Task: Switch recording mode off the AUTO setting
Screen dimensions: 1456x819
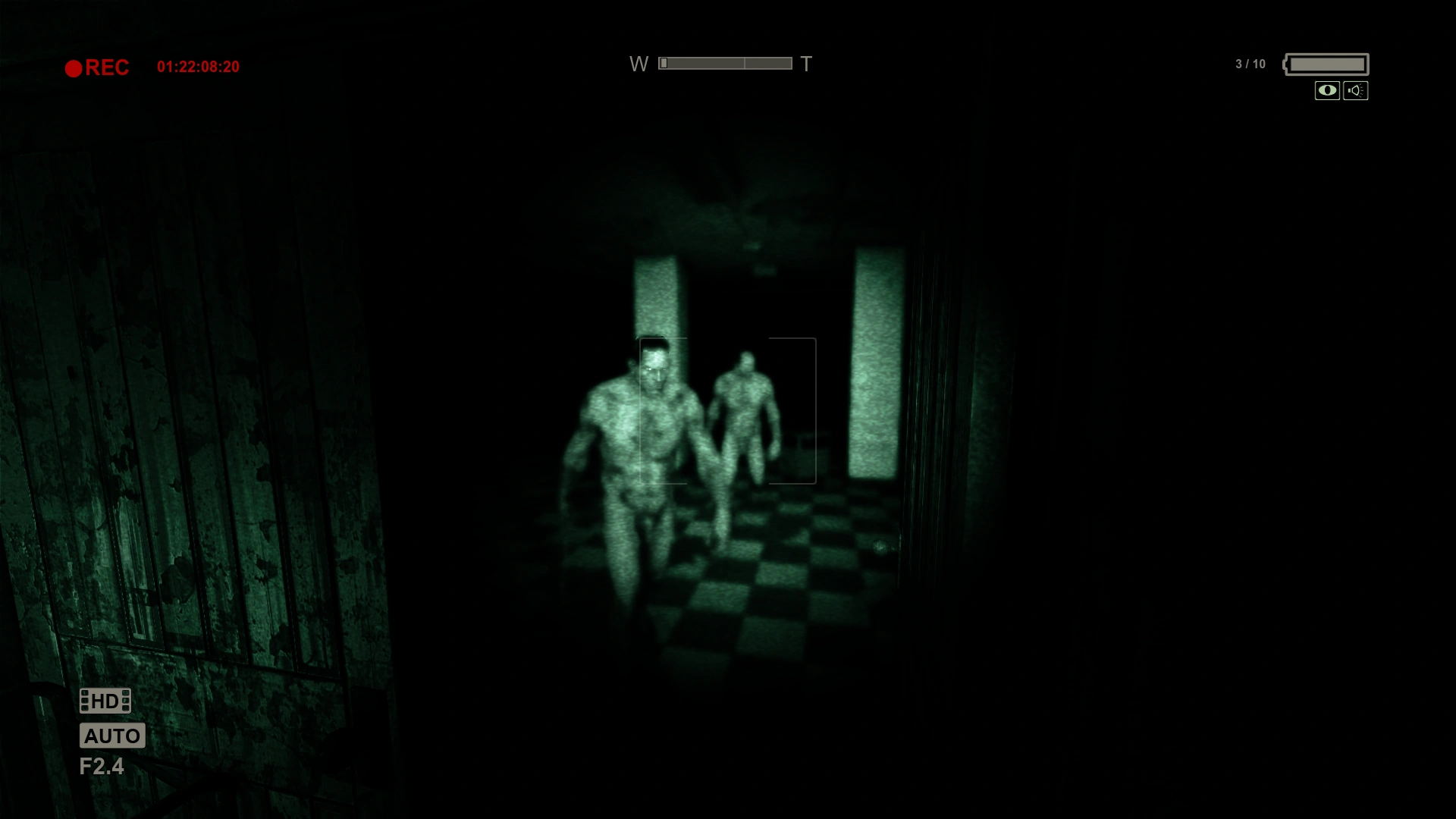Action: point(112,736)
